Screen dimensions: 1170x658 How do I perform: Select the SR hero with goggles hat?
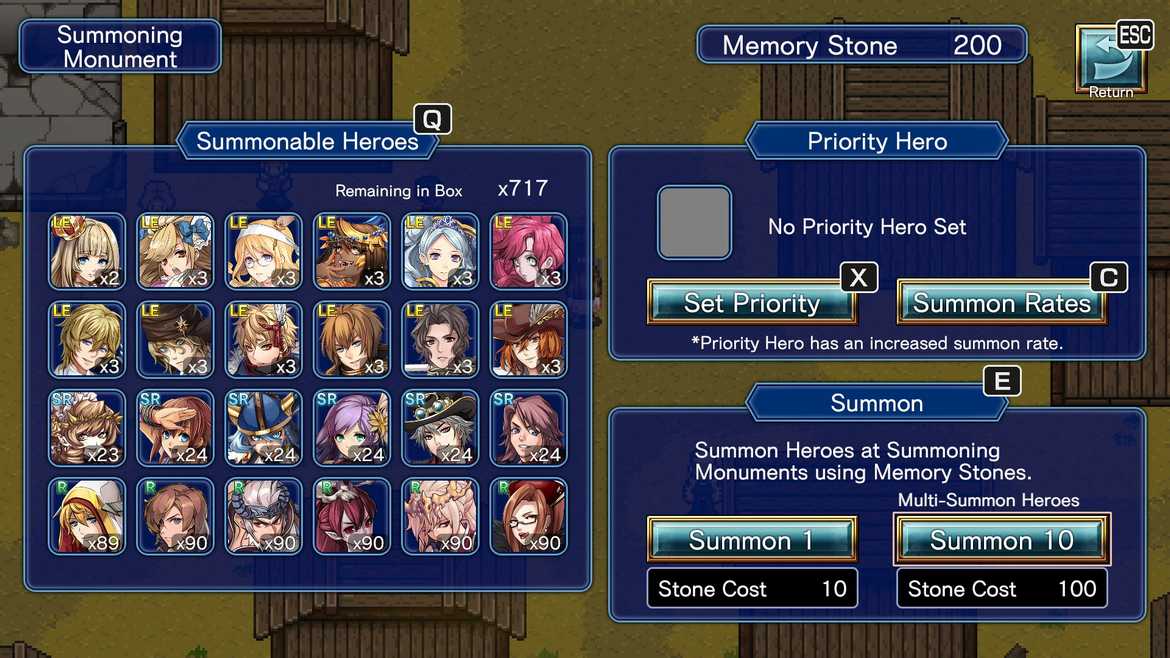coord(440,427)
